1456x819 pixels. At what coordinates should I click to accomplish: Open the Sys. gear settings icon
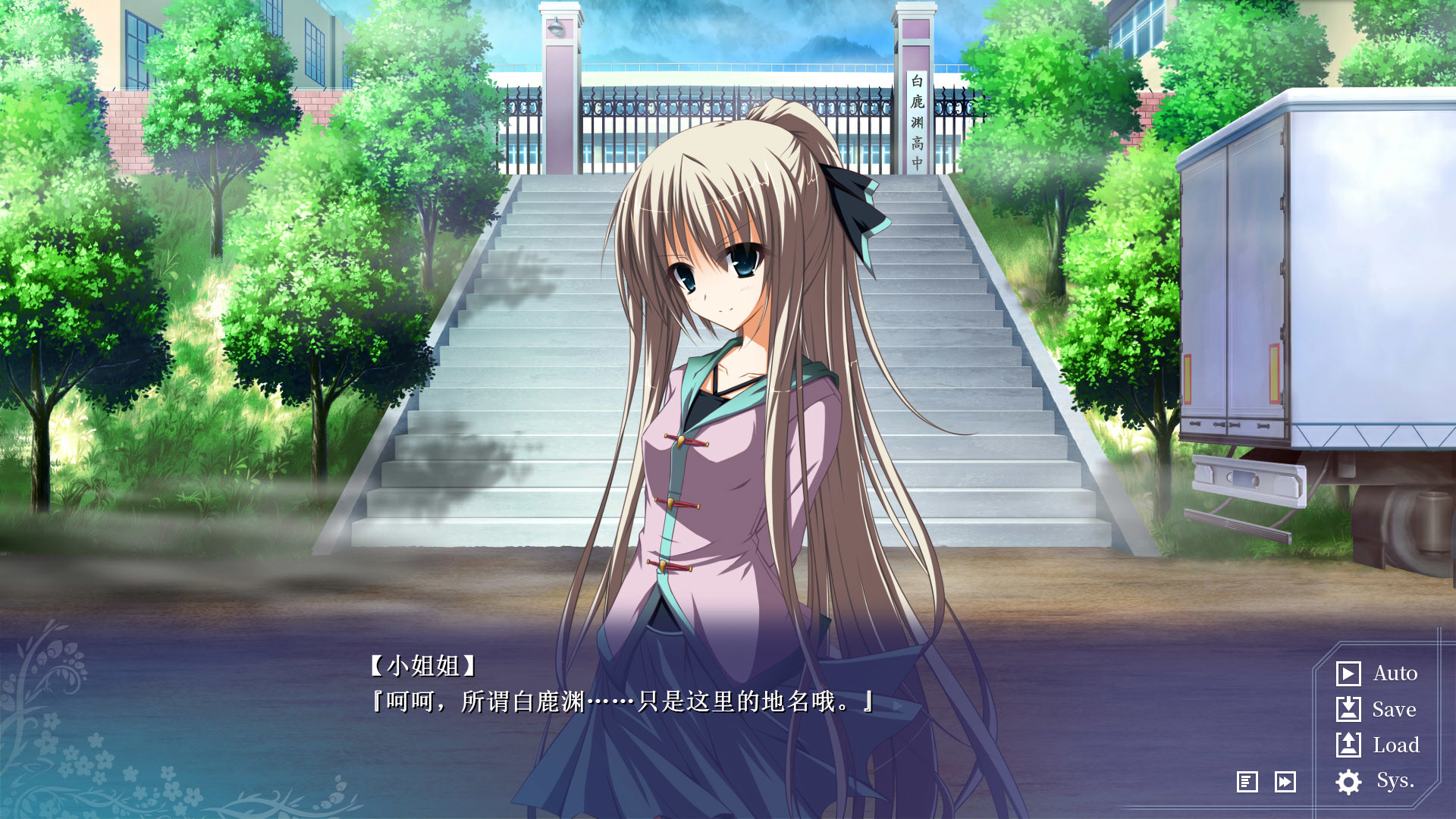1348,782
